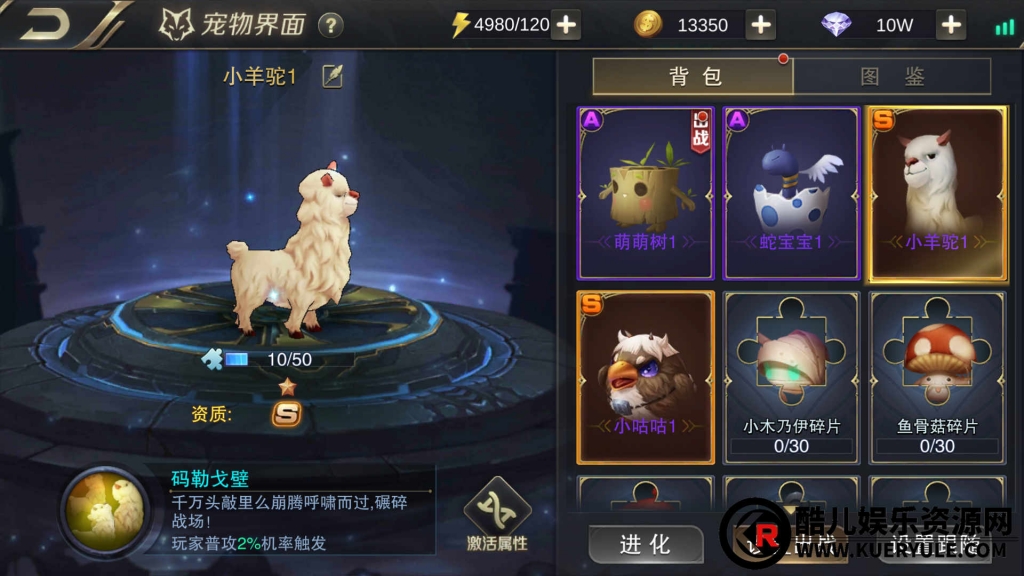Add diamonds with the plus button
The height and width of the screenshot is (576, 1024).
[951, 25]
